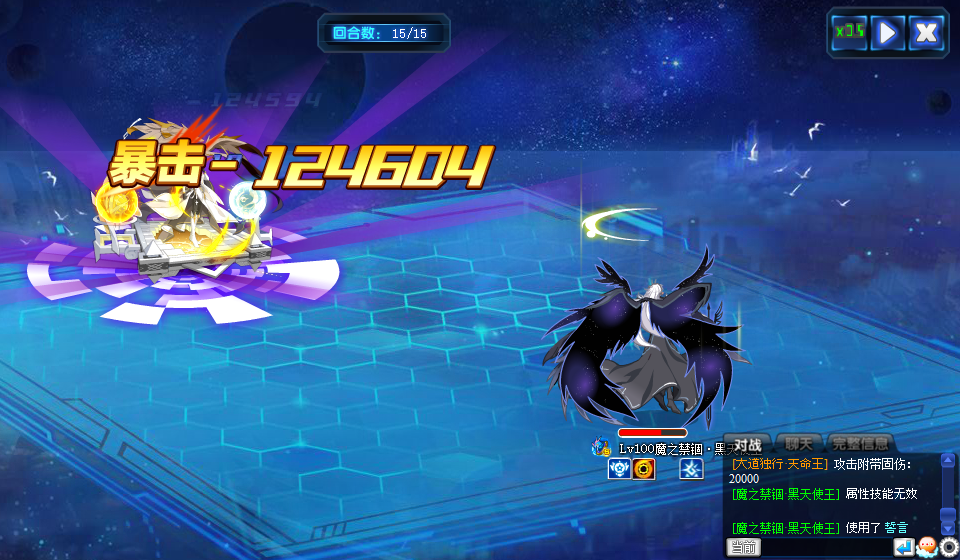This screenshot has width=960, height=560.
Task: Click the pet portrait beside Lv100 name
Action: pos(601,448)
